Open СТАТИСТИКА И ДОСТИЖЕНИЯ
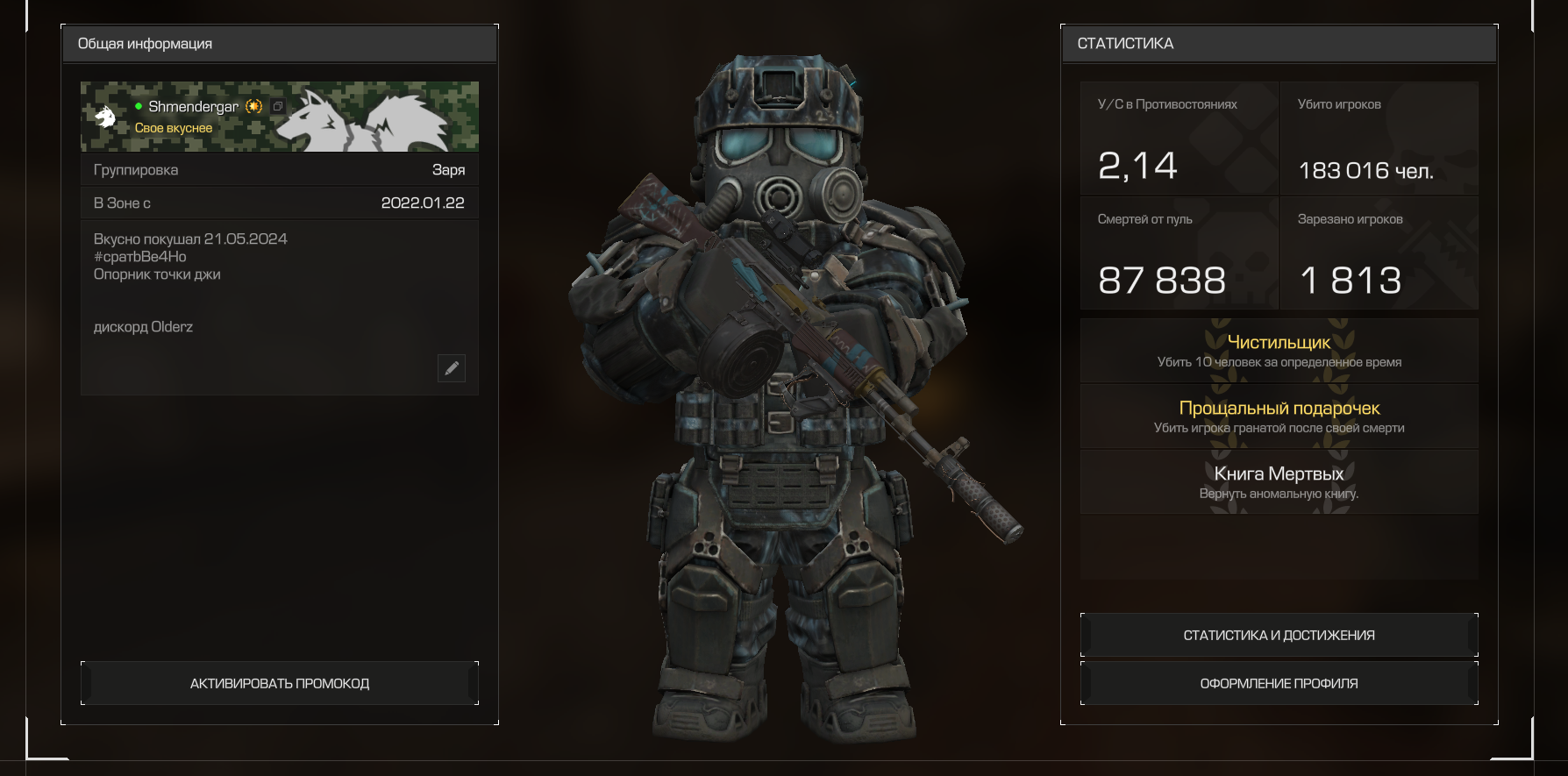The image size is (1568, 776). pos(1279,635)
